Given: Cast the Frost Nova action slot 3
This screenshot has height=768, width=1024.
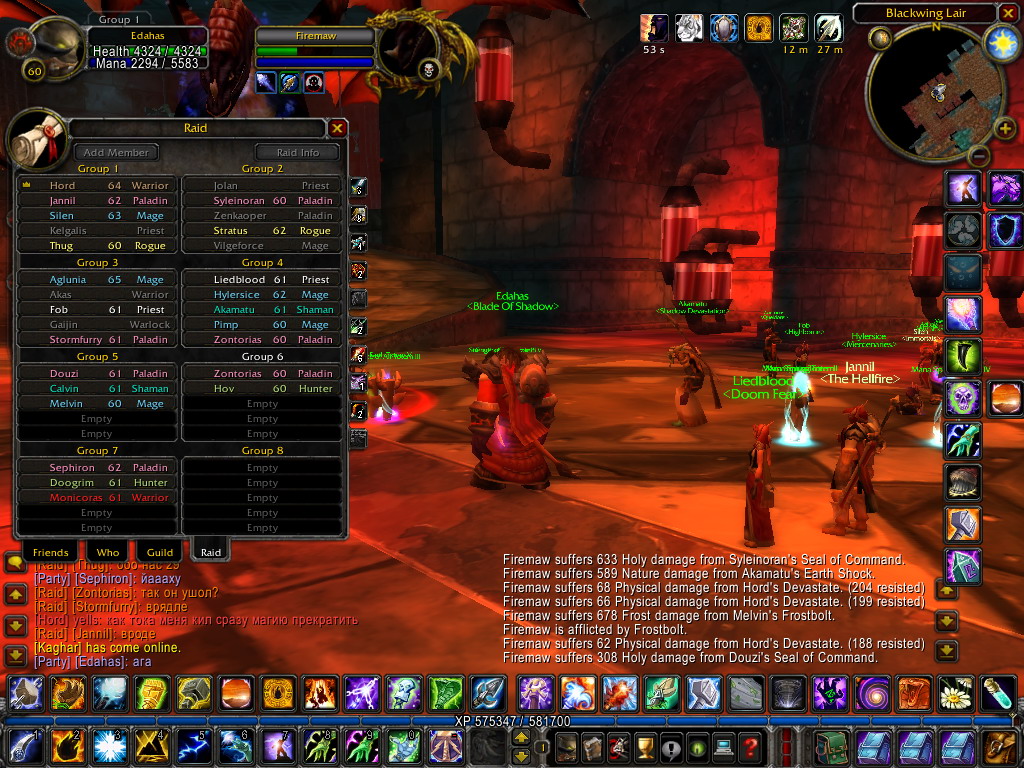Looking at the screenshot, I should click(105, 746).
